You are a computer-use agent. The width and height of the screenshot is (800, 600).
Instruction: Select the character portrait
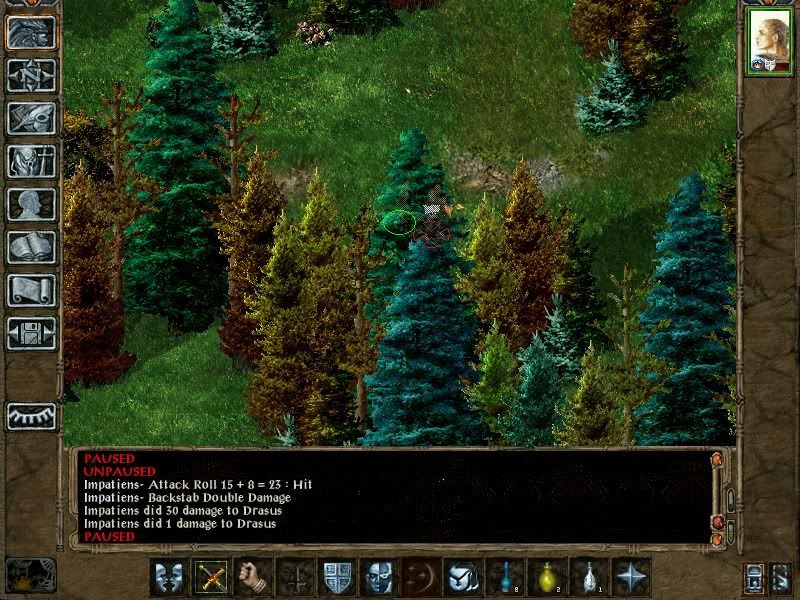[769, 41]
